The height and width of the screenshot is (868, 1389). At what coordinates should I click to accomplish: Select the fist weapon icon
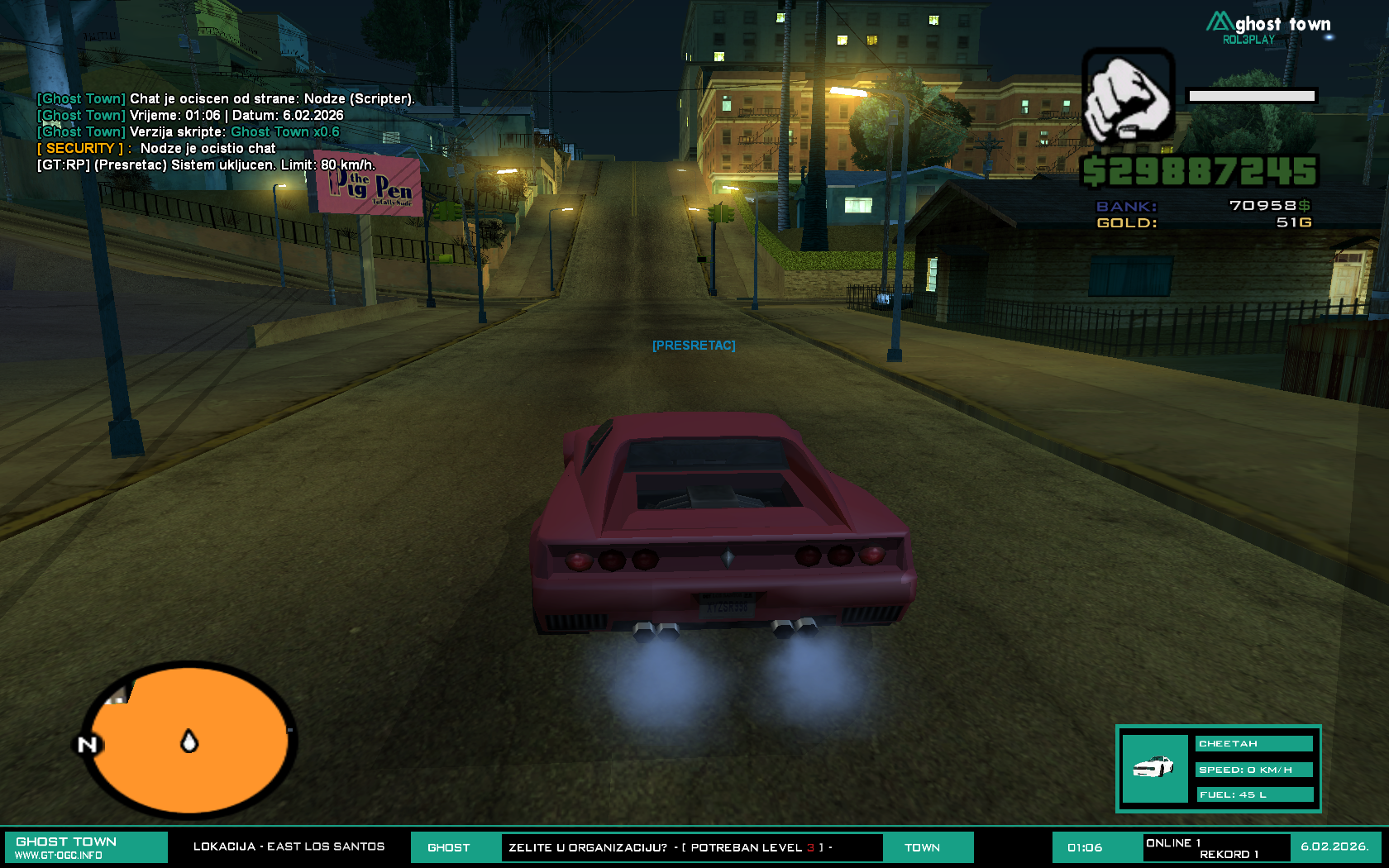point(1129,95)
